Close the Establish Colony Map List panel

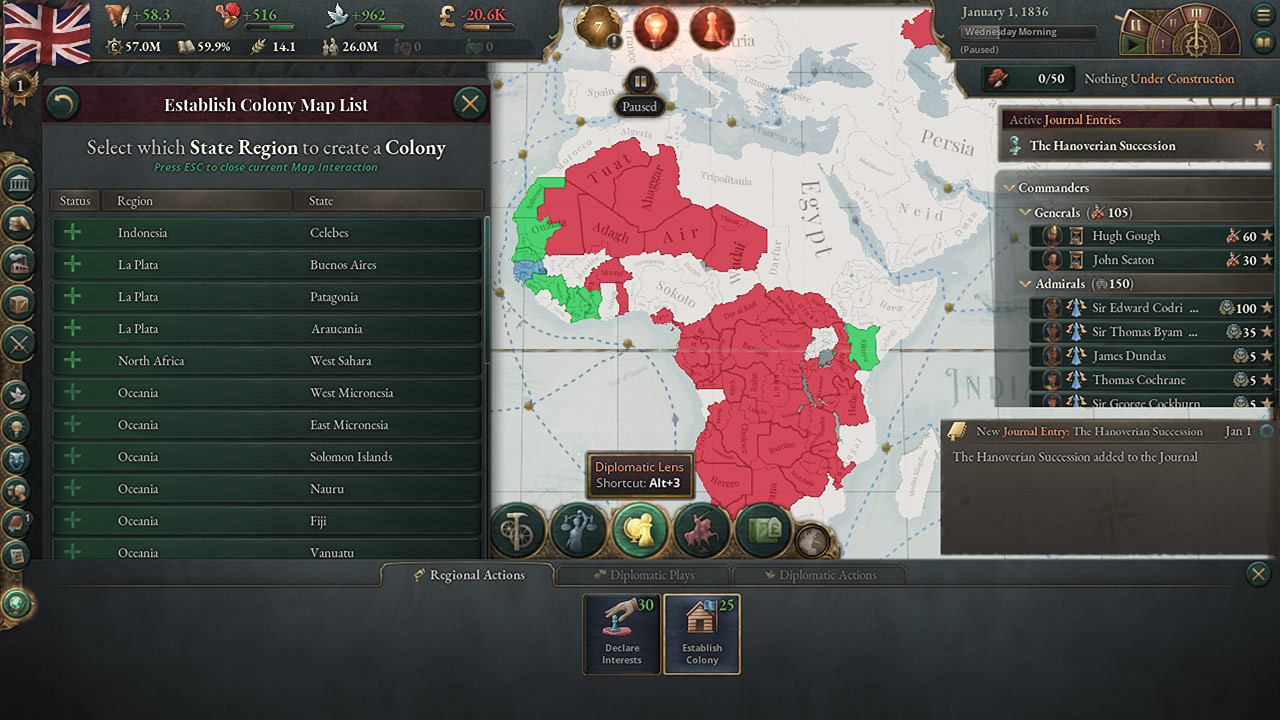pos(469,103)
